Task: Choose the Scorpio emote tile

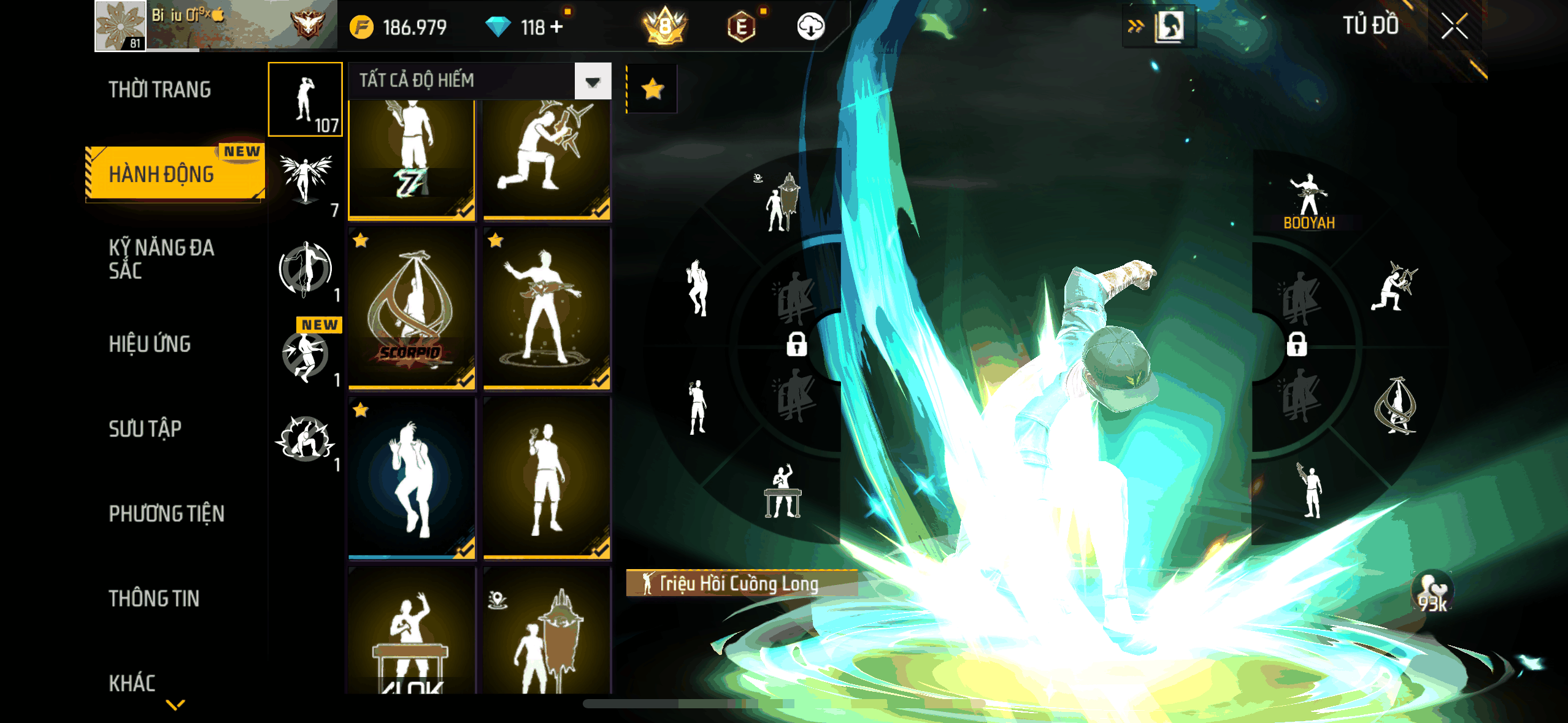Action: point(412,308)
